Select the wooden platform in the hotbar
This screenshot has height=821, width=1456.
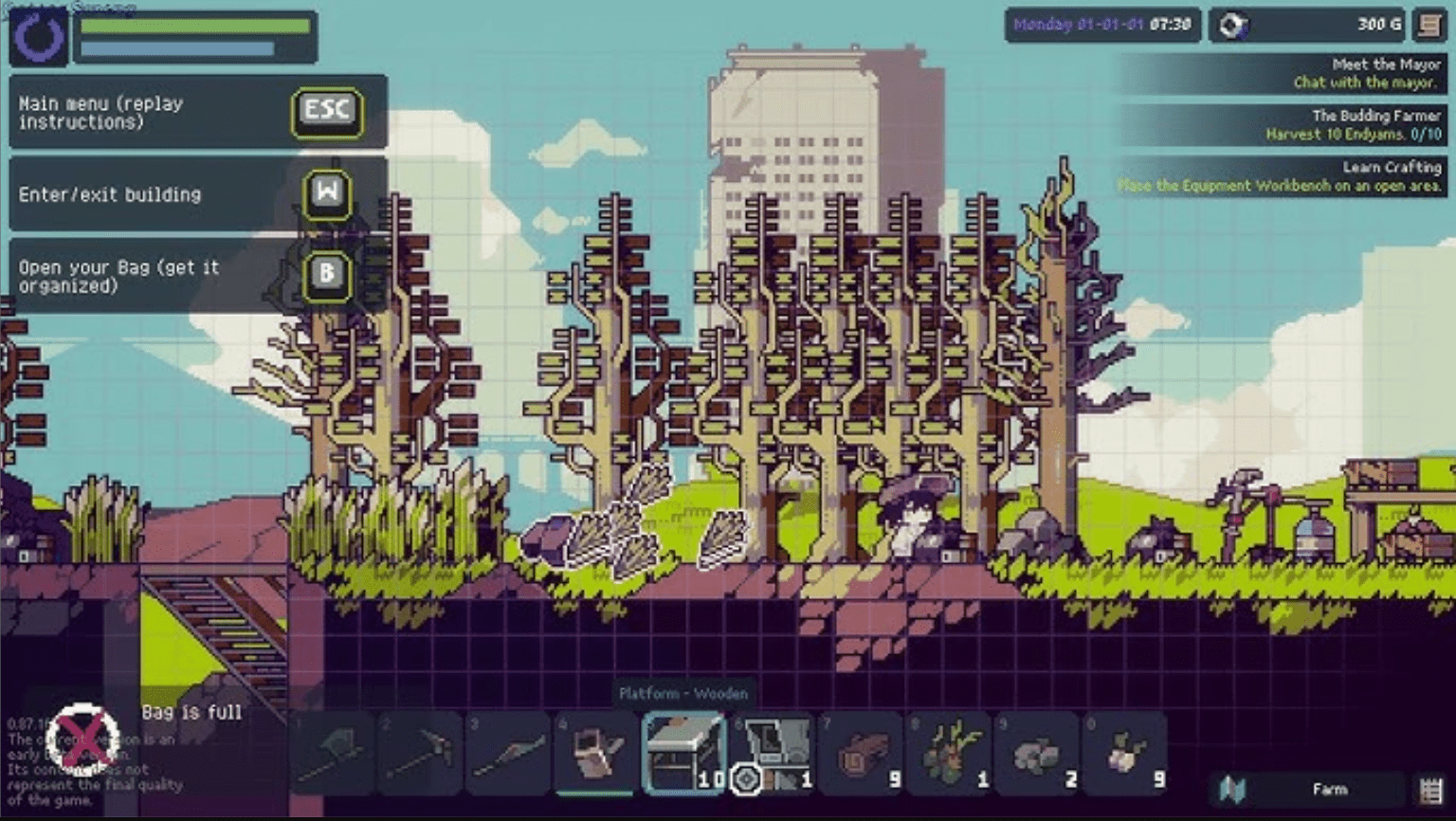pos(685,752)
